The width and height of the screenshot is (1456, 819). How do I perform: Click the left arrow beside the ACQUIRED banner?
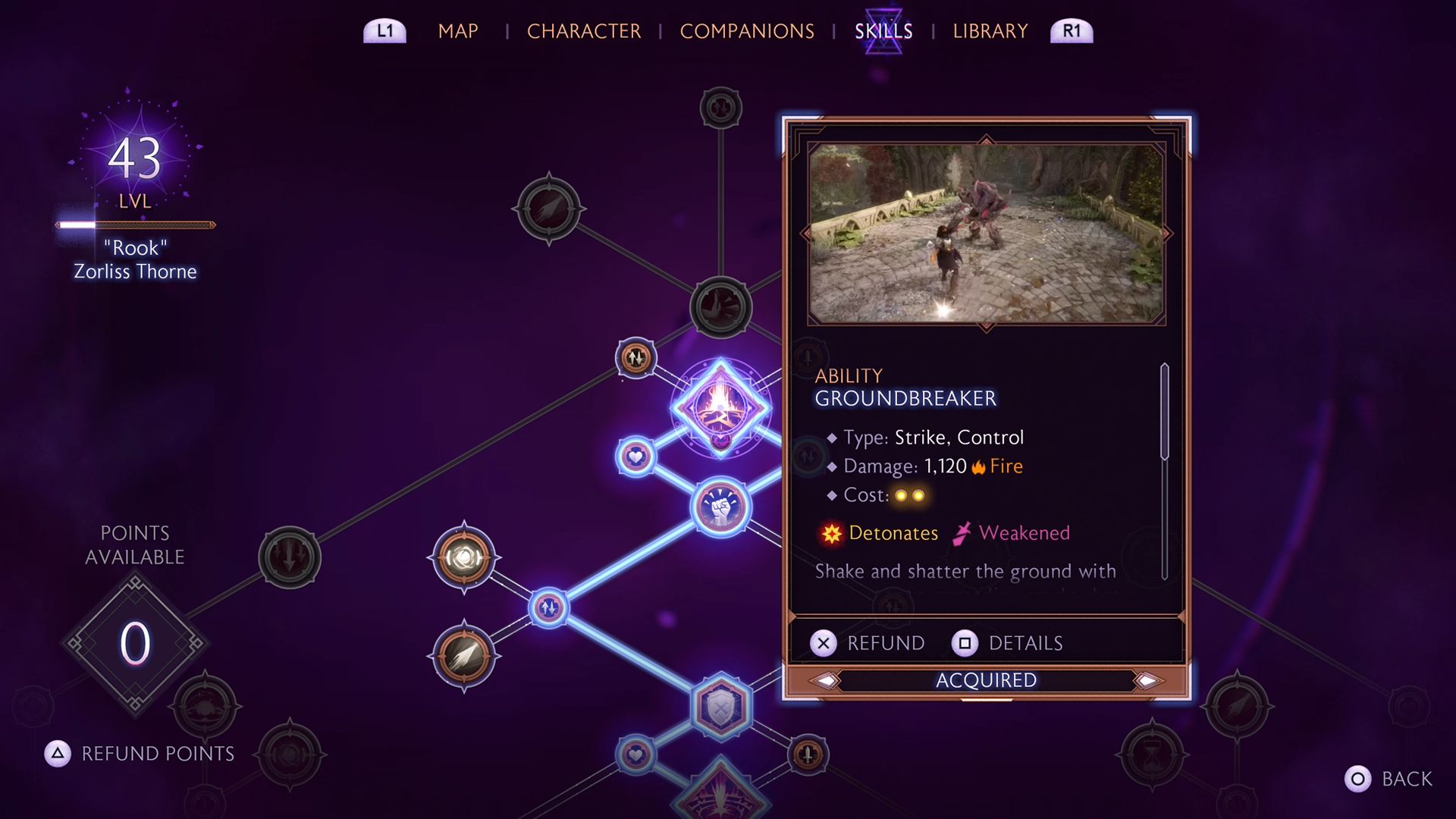(827, 680)
